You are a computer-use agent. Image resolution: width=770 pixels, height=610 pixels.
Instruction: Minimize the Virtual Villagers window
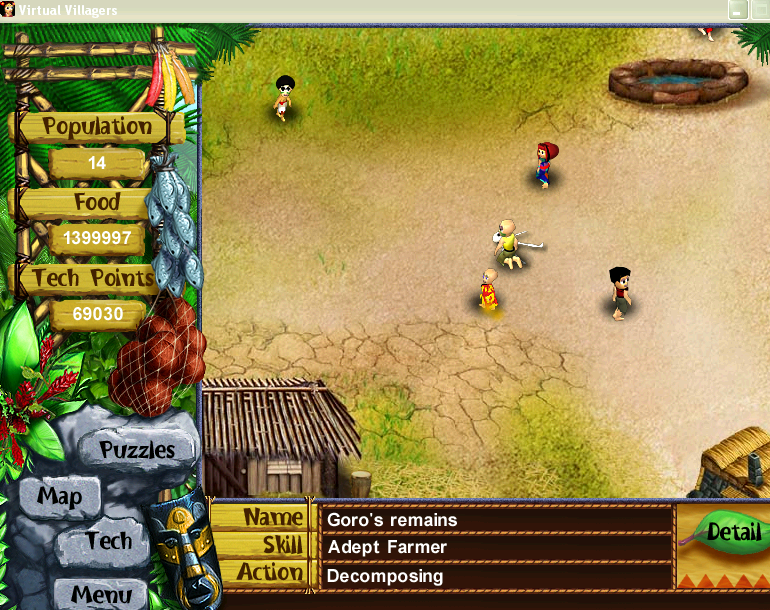(738, 10)
